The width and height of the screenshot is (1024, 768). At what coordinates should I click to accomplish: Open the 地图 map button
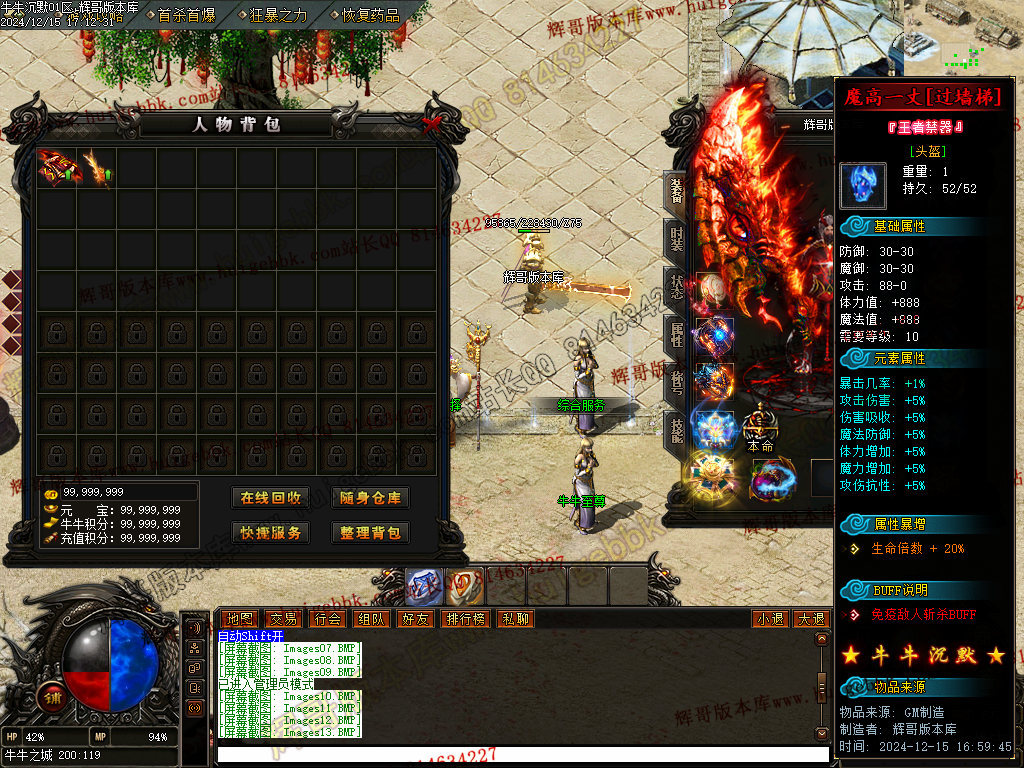[x=239, y=619]
